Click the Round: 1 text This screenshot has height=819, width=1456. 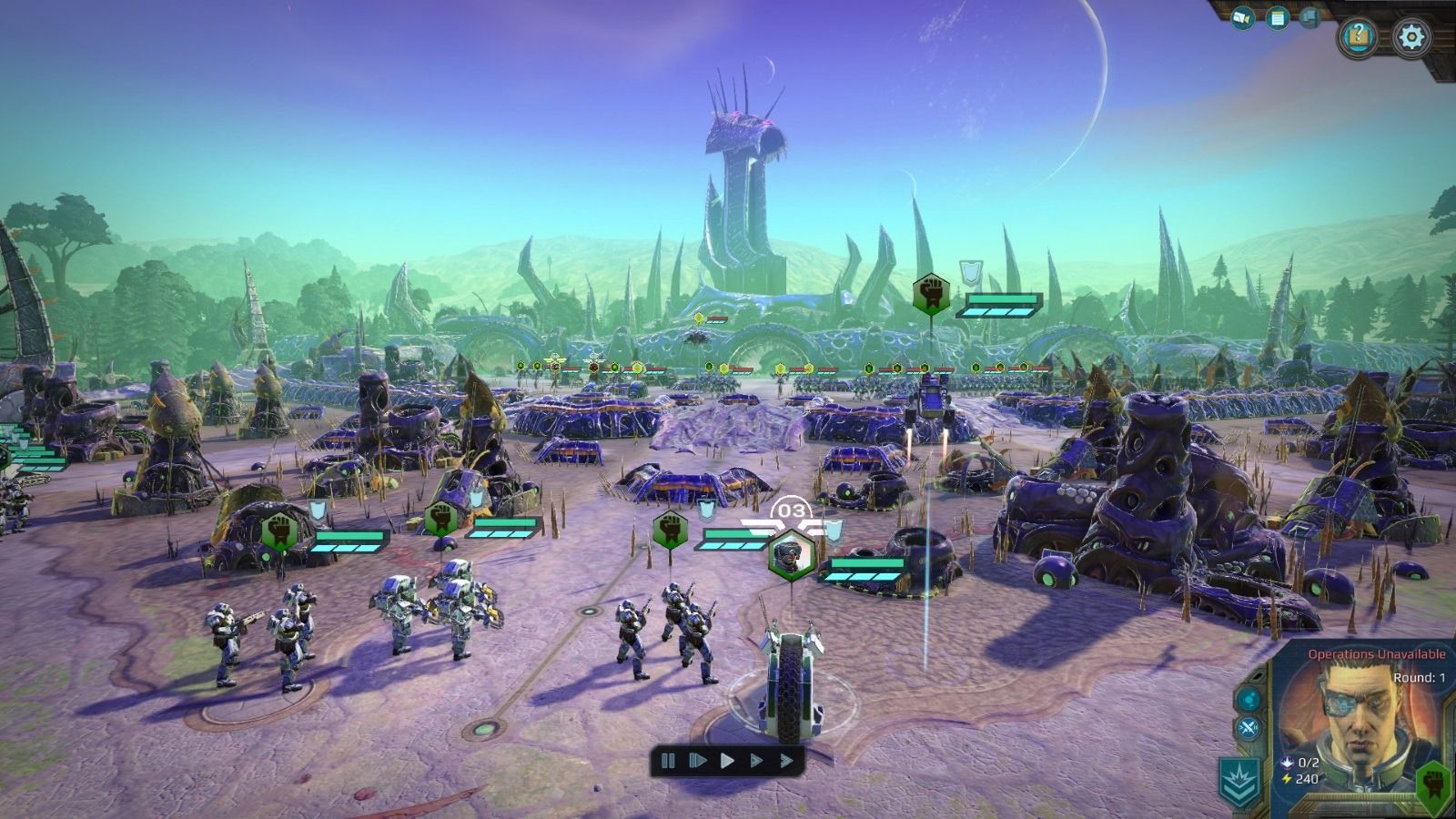(1419, 677)
